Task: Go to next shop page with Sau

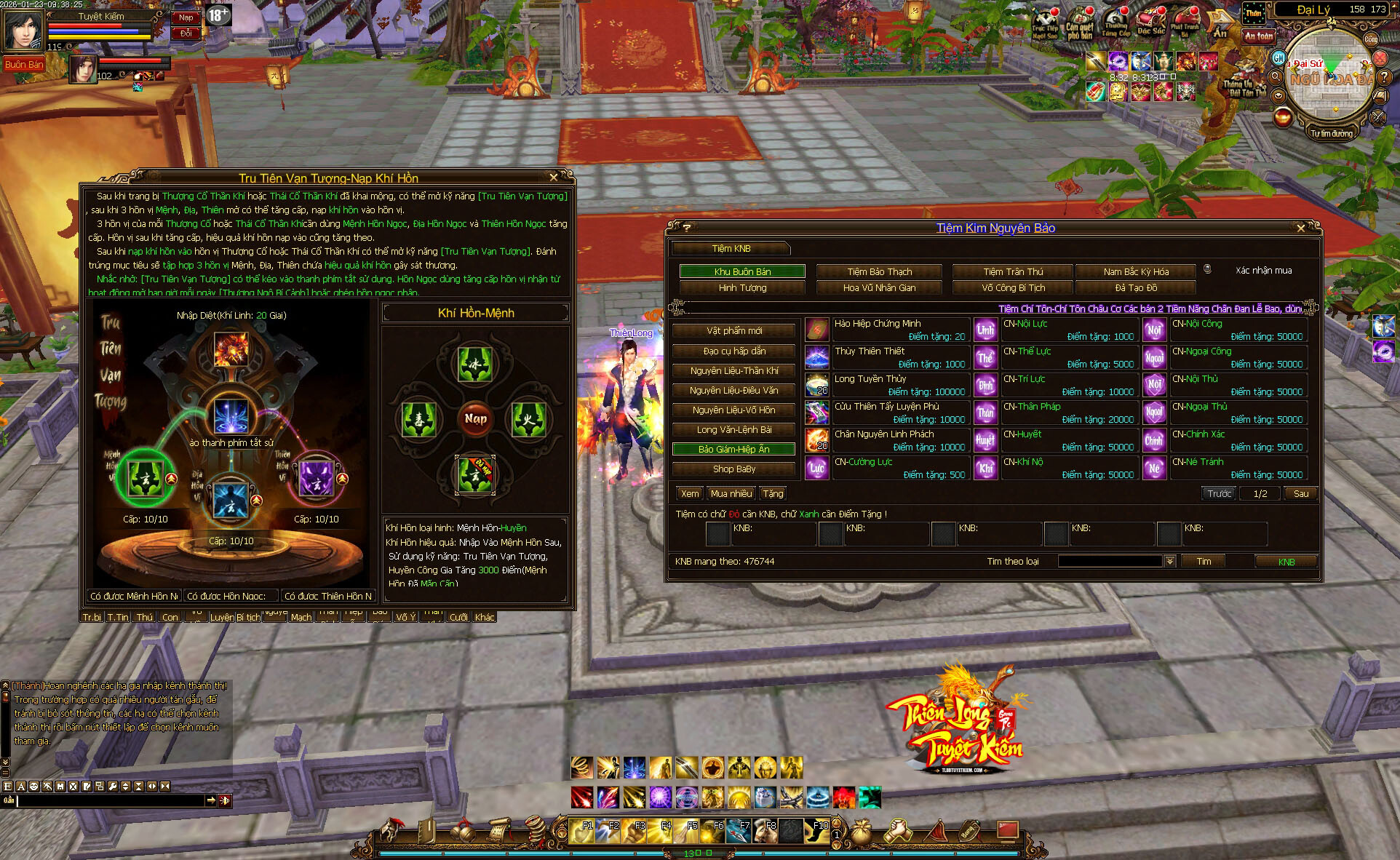Action: (x=1300, y=493)
